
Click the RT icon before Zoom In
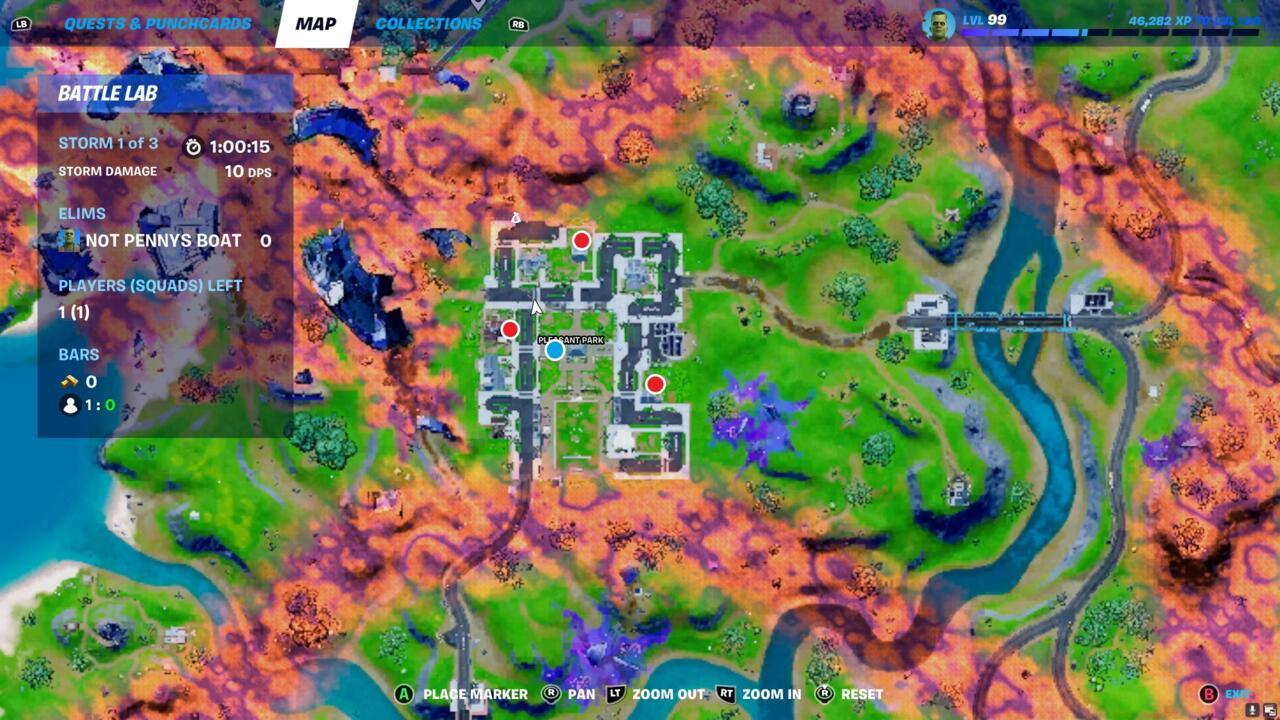[725, 692]
